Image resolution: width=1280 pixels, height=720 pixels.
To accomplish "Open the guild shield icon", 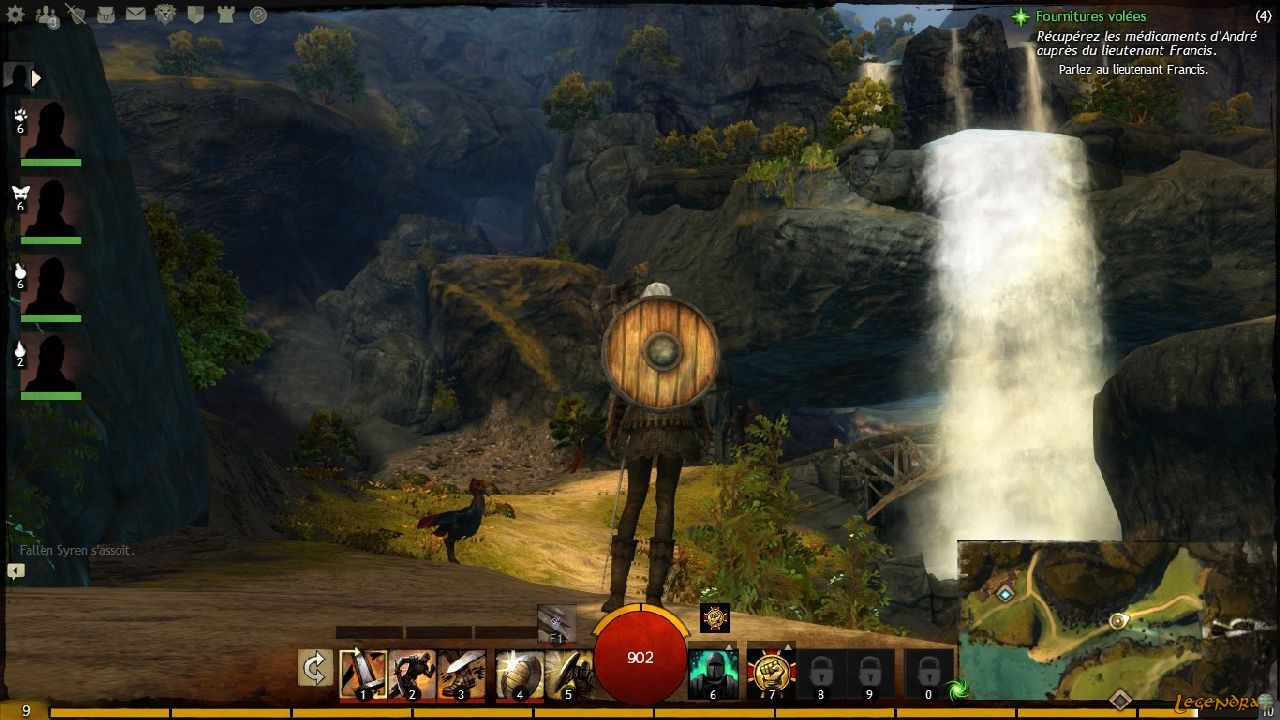I will pyautogui.click(x=196, y=14).
